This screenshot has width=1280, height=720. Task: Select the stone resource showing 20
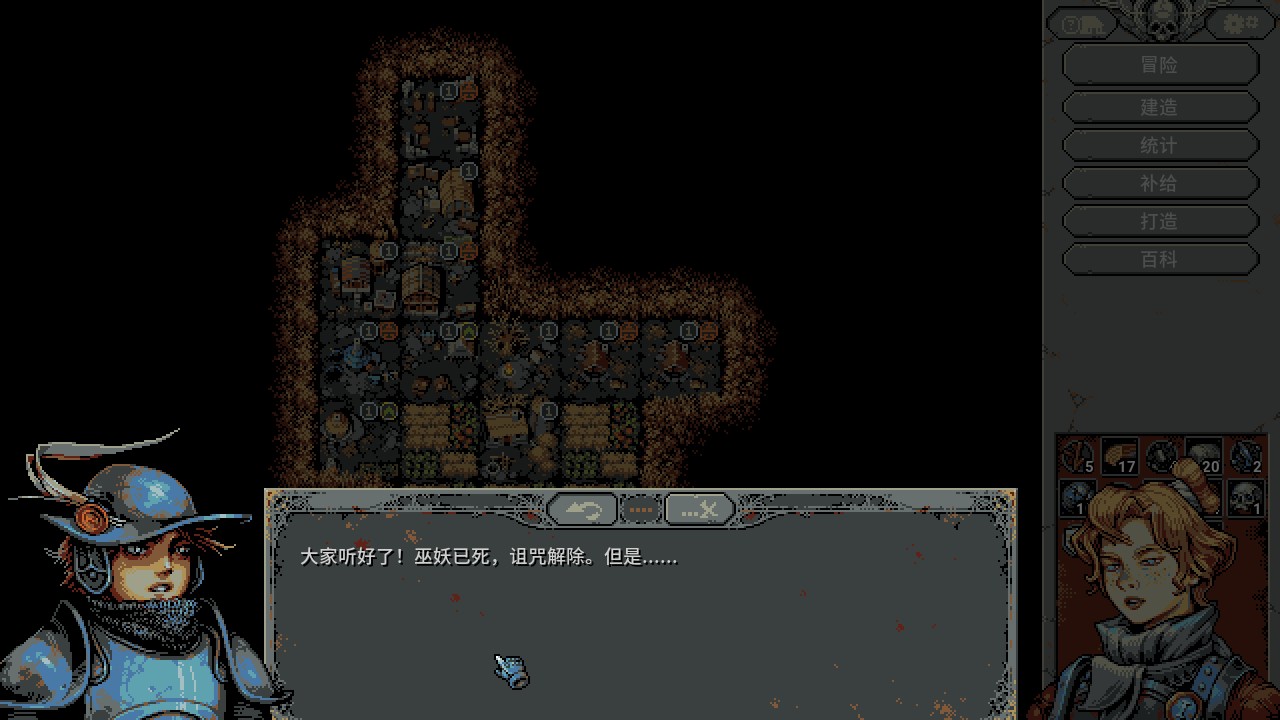[x=1204, y=456]
